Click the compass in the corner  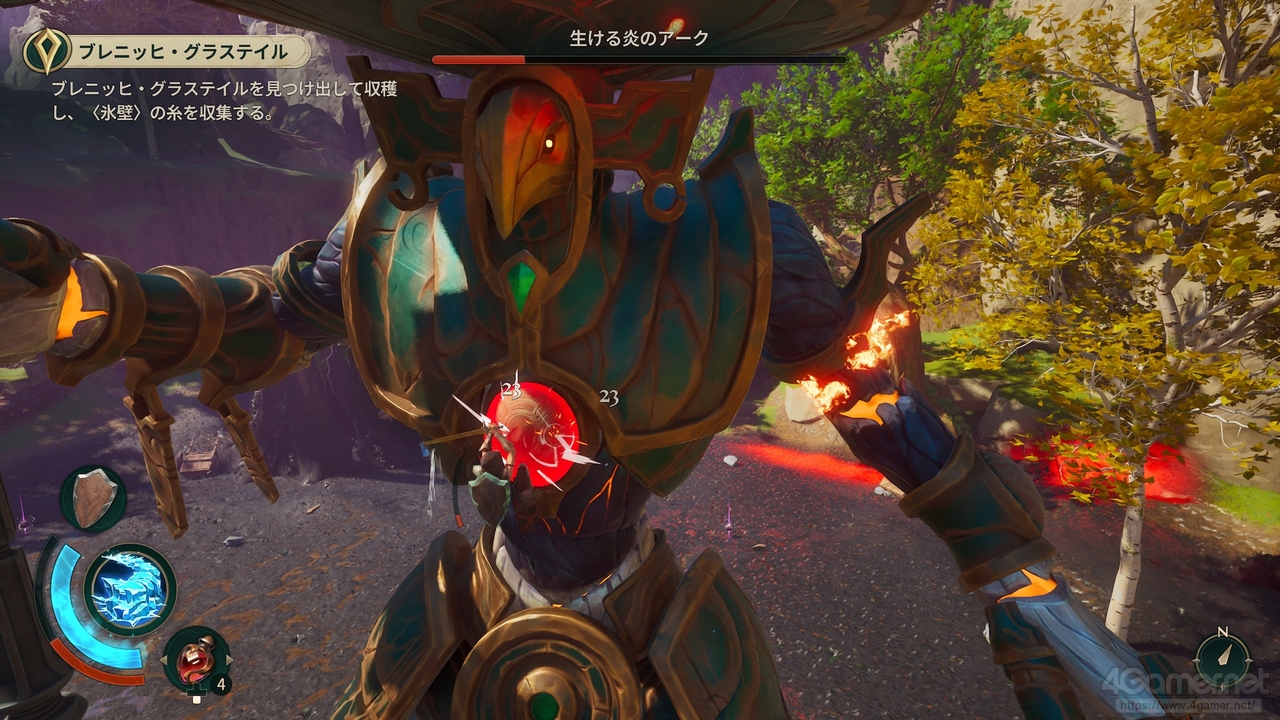click(1222, 660)
